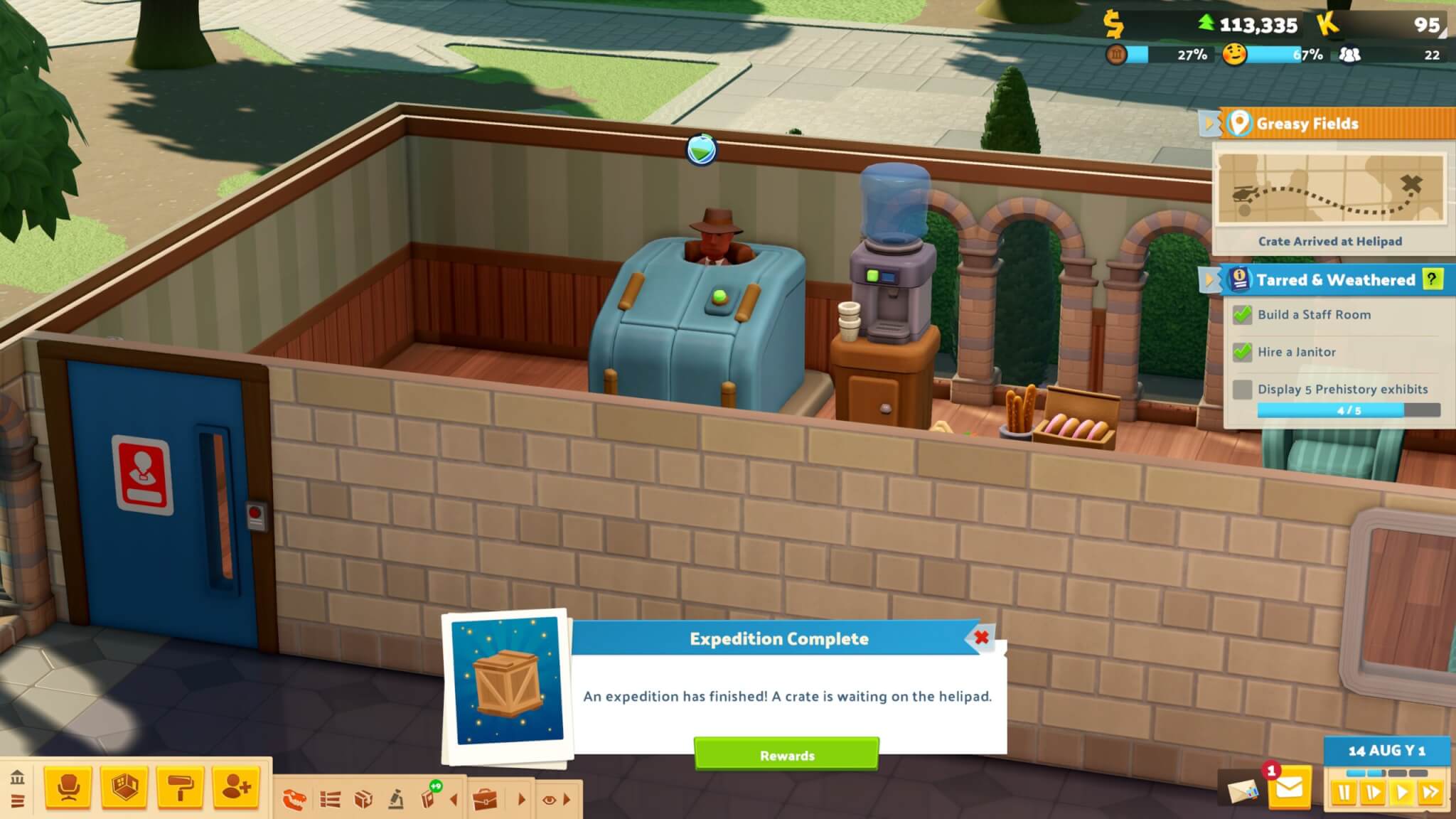Open the yellow mail inbox button
The image size is (1456, 819).
pyautogui.click(x=1290, y=788)
